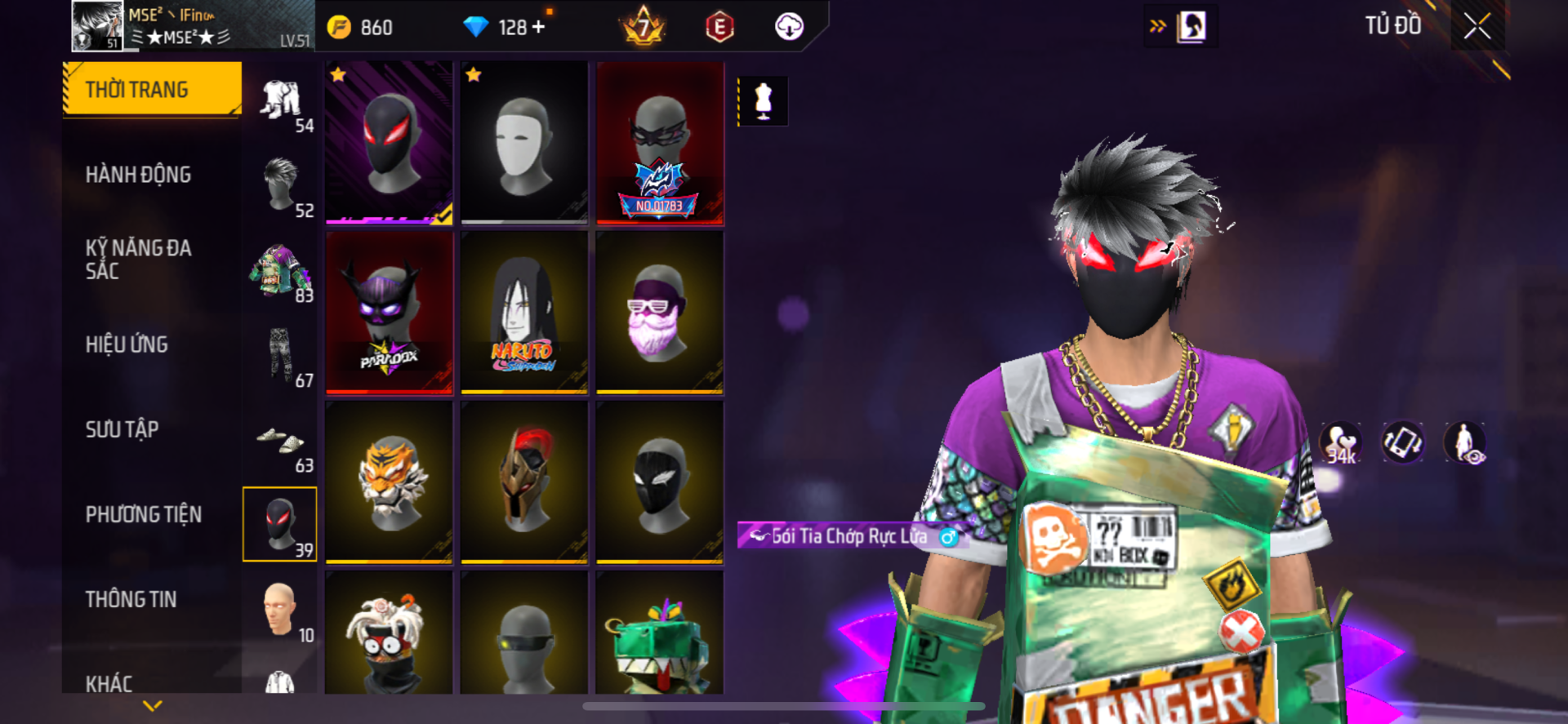Open the jacket tops category

click(281, 271)
